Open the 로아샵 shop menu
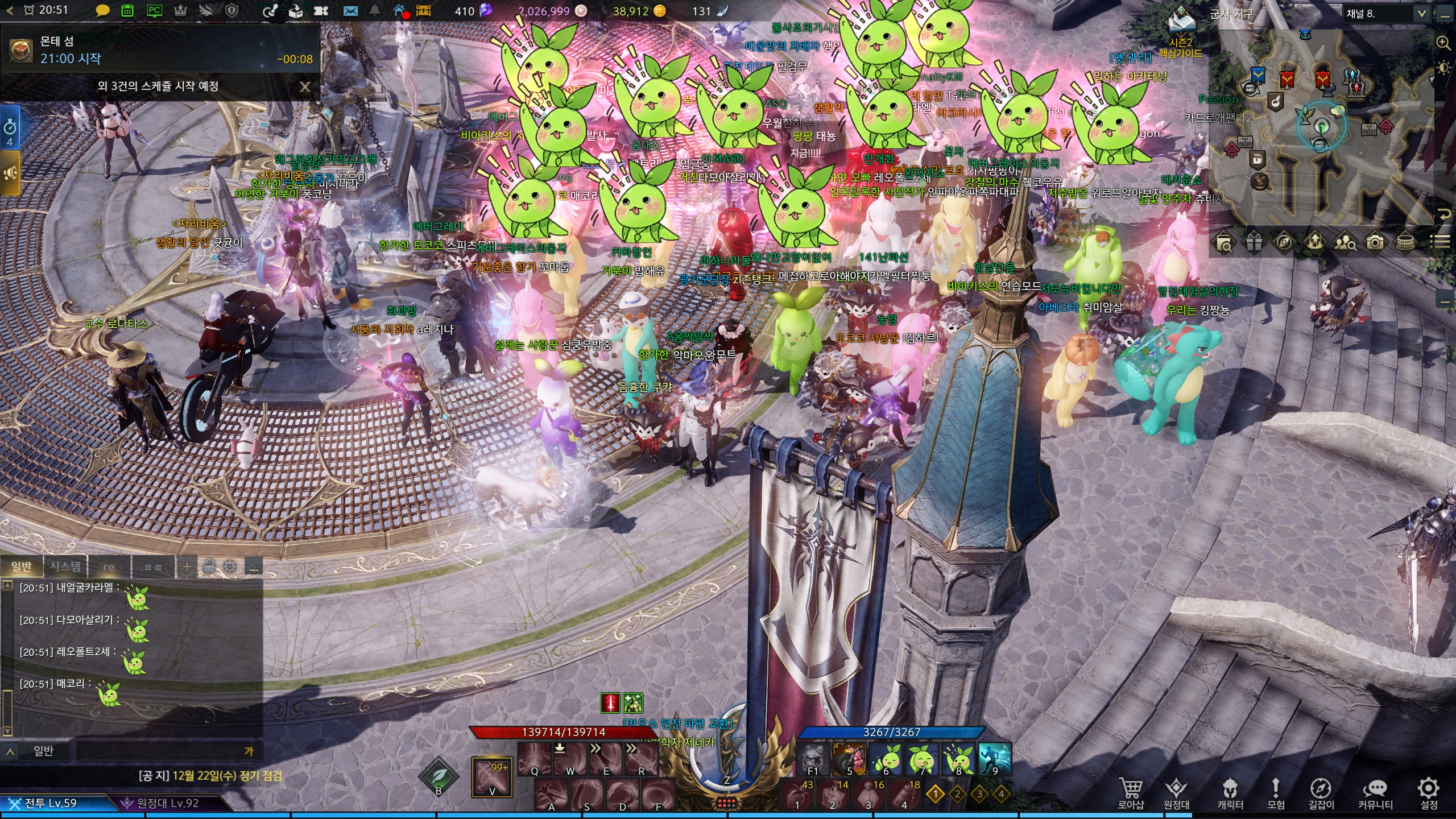 pos(1130,793)
